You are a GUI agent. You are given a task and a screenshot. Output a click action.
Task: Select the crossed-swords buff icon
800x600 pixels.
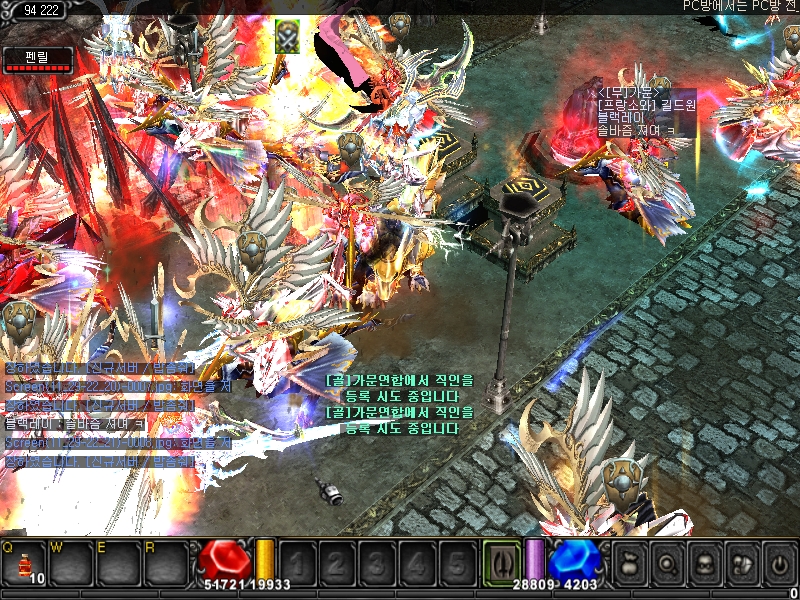pos(288,37)
